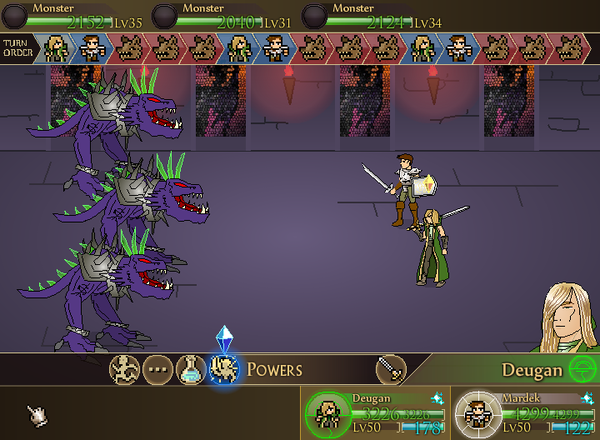This screenshot has width=600, height=440.
Task: Select Deugan's party status panel
Action: 376,412
